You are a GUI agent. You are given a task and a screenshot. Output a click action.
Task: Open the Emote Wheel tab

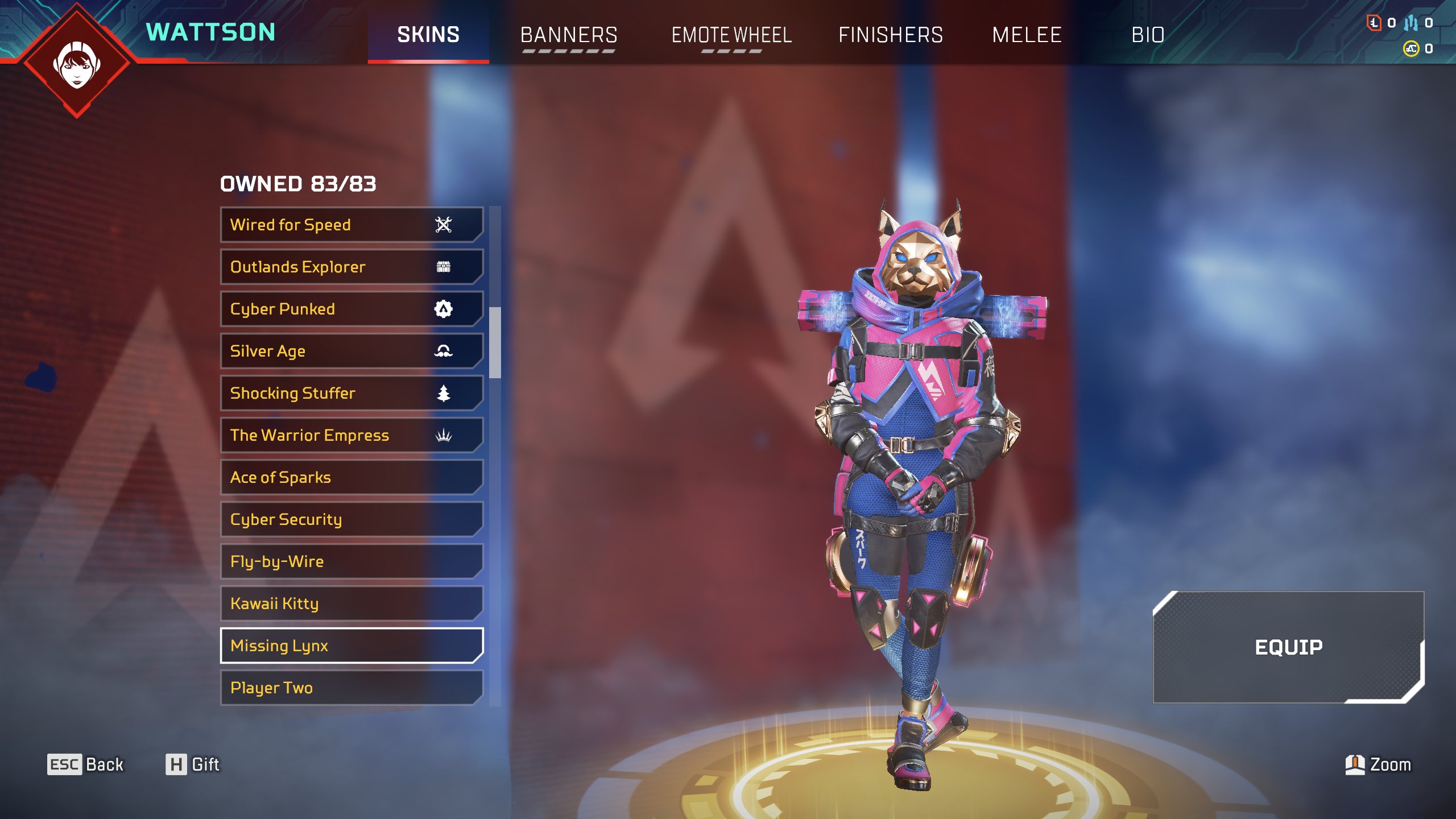coord(731,35)
